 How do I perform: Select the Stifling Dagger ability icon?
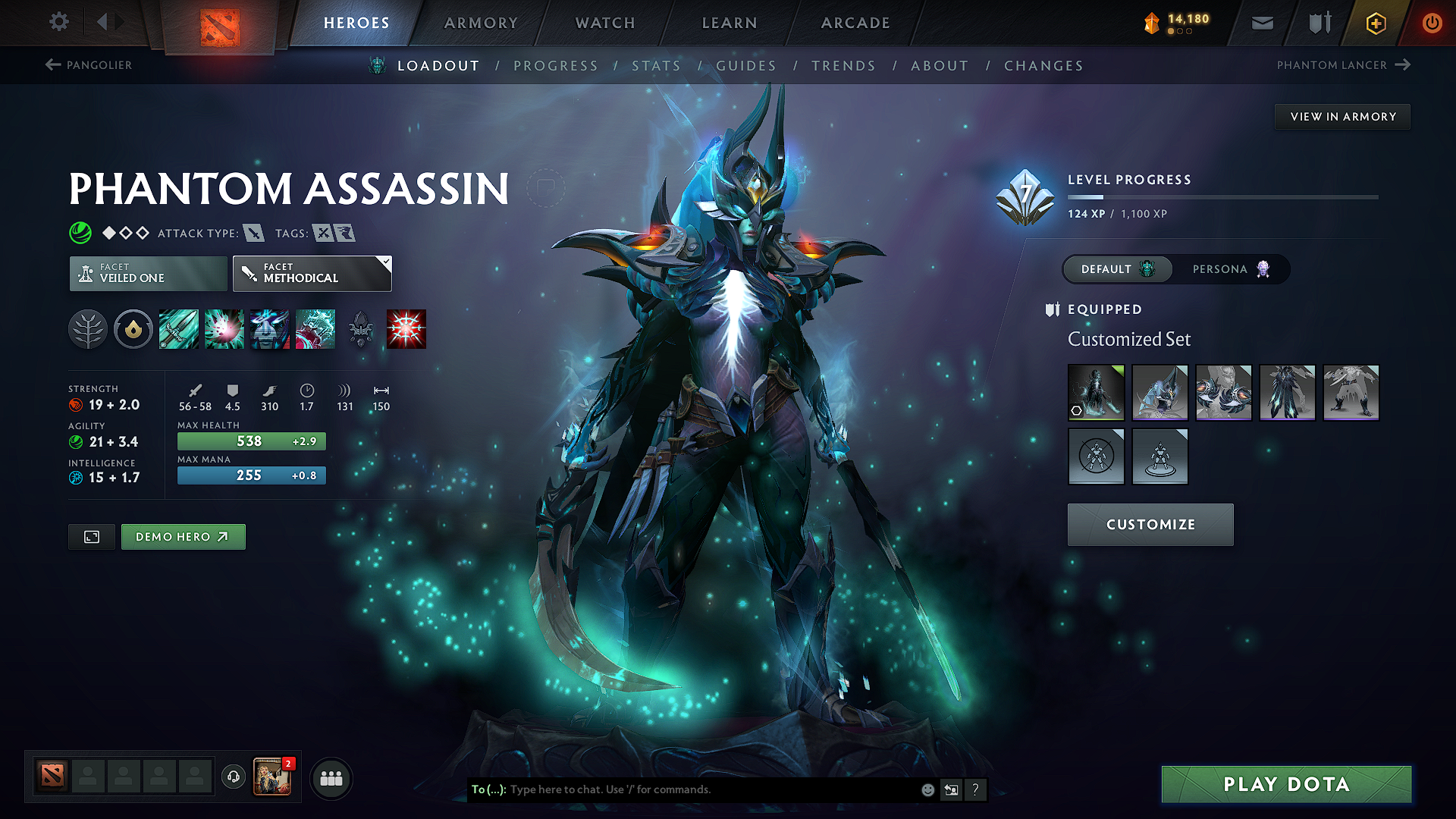coord(179,328)
